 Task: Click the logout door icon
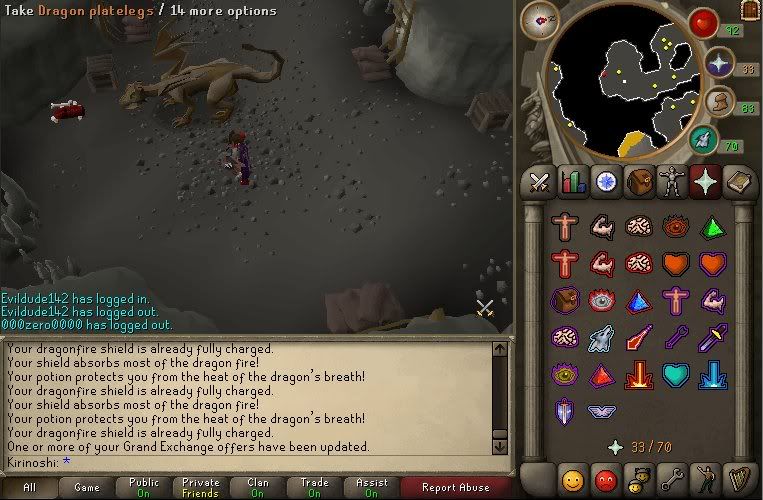751,10
